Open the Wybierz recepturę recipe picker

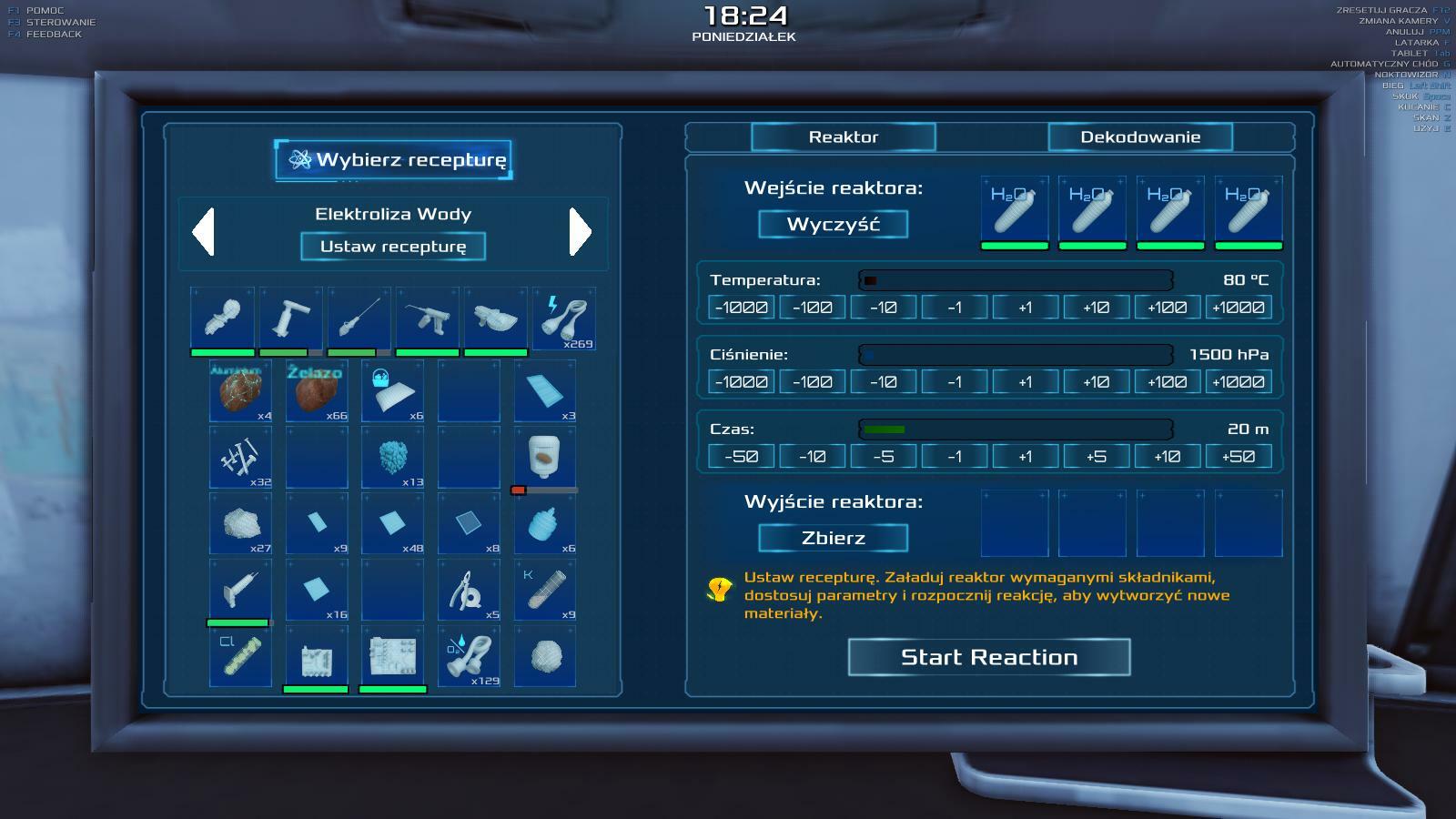point(393,160)
